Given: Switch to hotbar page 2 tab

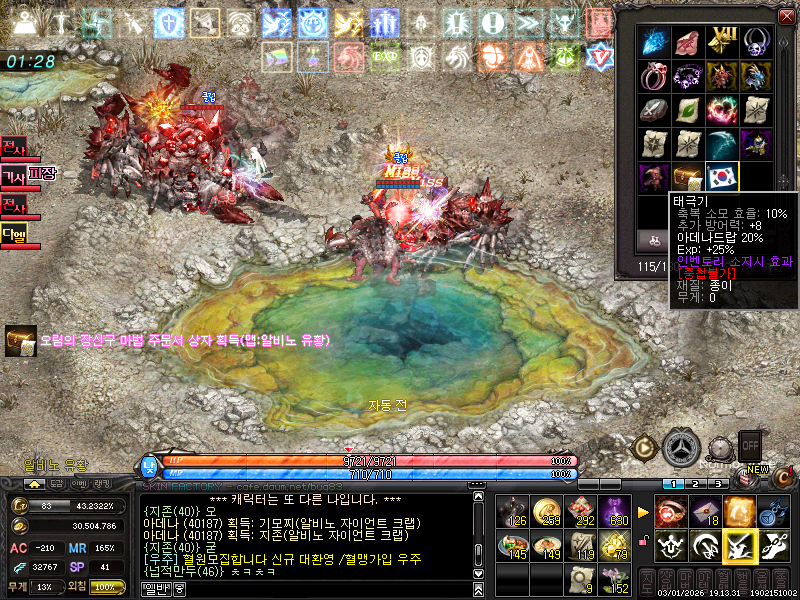Looking at the screenshot, I should click(x=699, y=484).
